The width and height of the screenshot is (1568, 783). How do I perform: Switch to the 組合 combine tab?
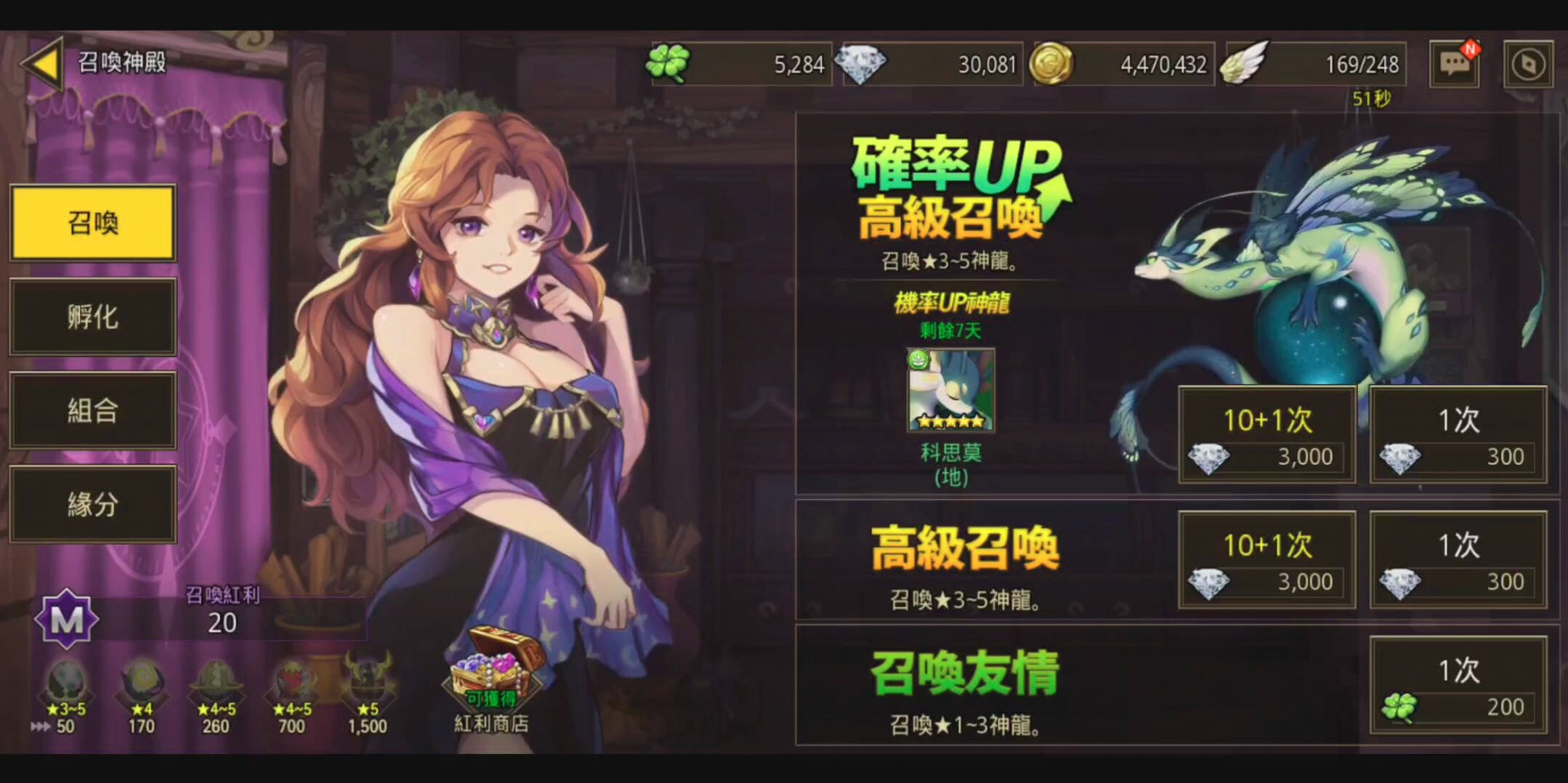92,410
